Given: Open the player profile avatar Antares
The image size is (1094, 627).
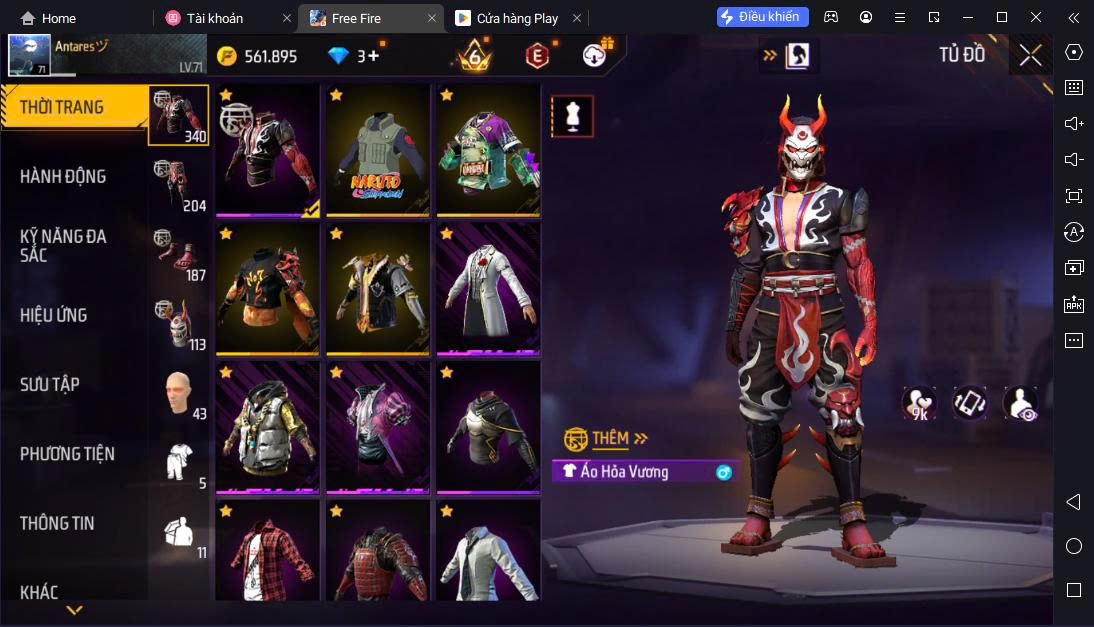Looking at the screenshot, I should click(30, 56).
